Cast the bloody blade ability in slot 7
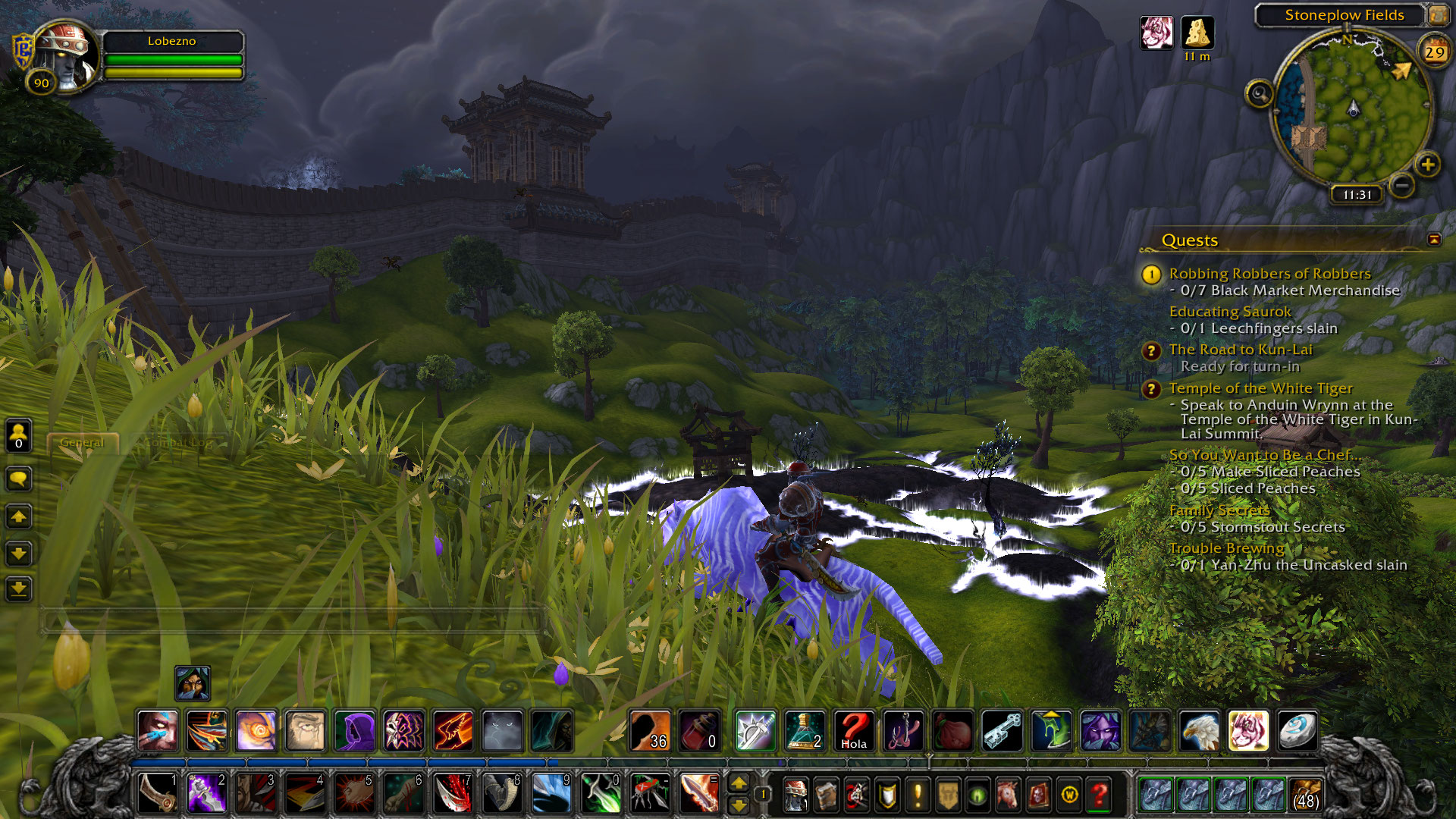 [453, 794]
